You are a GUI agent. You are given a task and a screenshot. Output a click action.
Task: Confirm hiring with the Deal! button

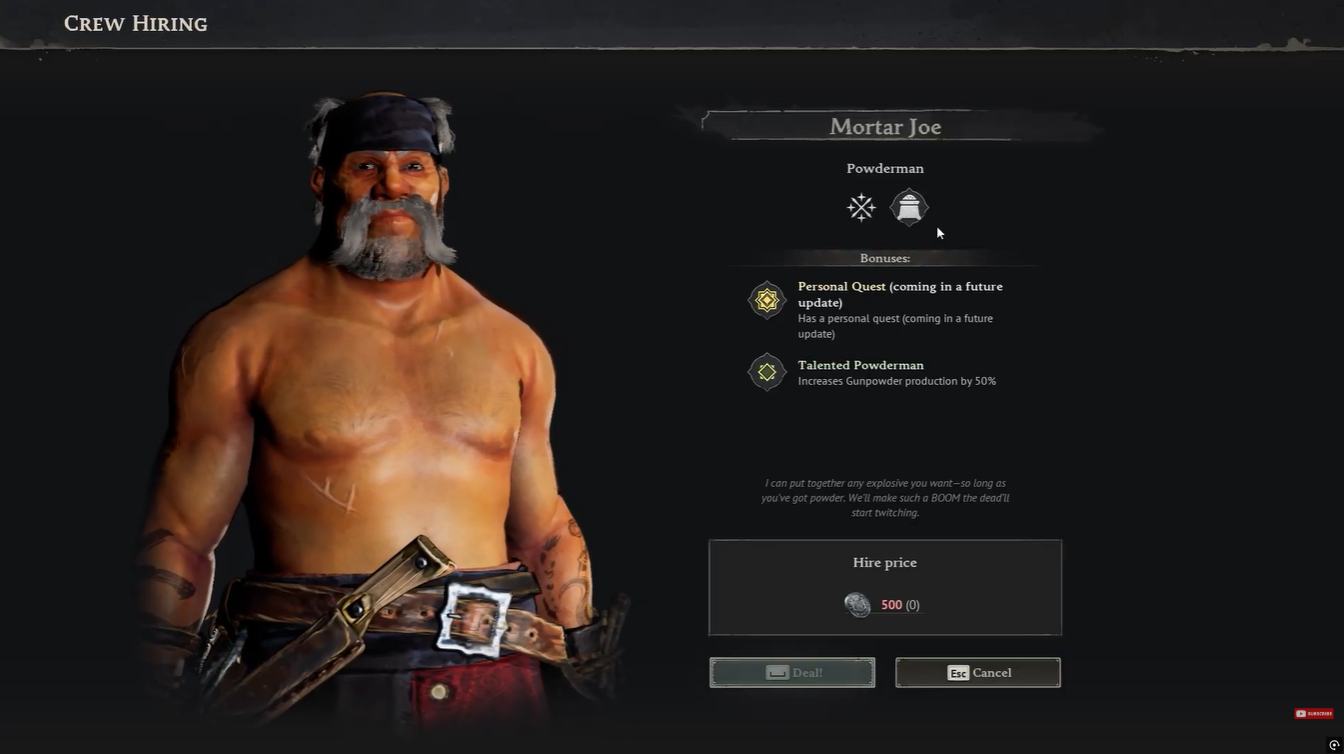[x=792, y=673]
